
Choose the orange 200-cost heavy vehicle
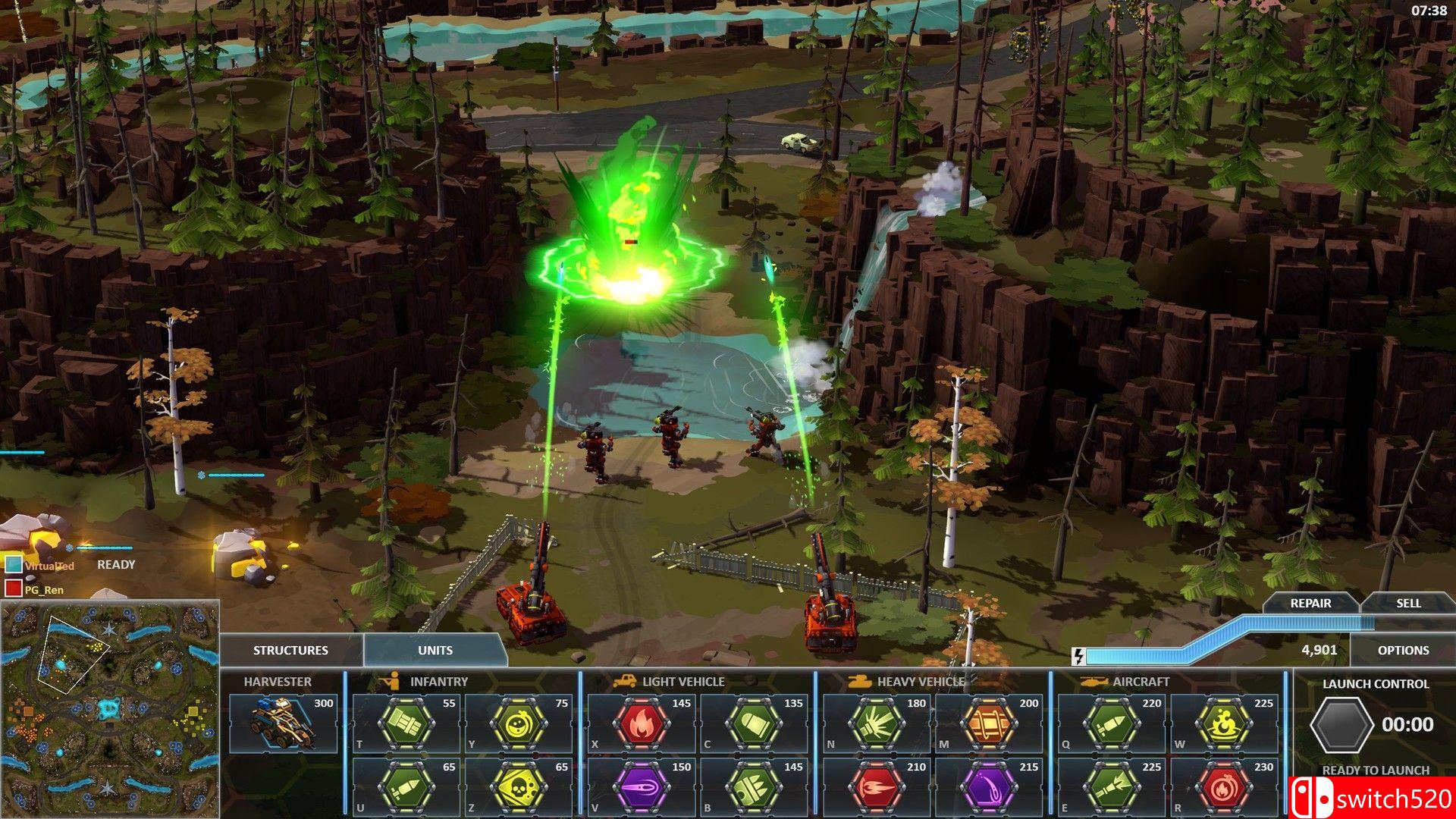pos(989,723)
